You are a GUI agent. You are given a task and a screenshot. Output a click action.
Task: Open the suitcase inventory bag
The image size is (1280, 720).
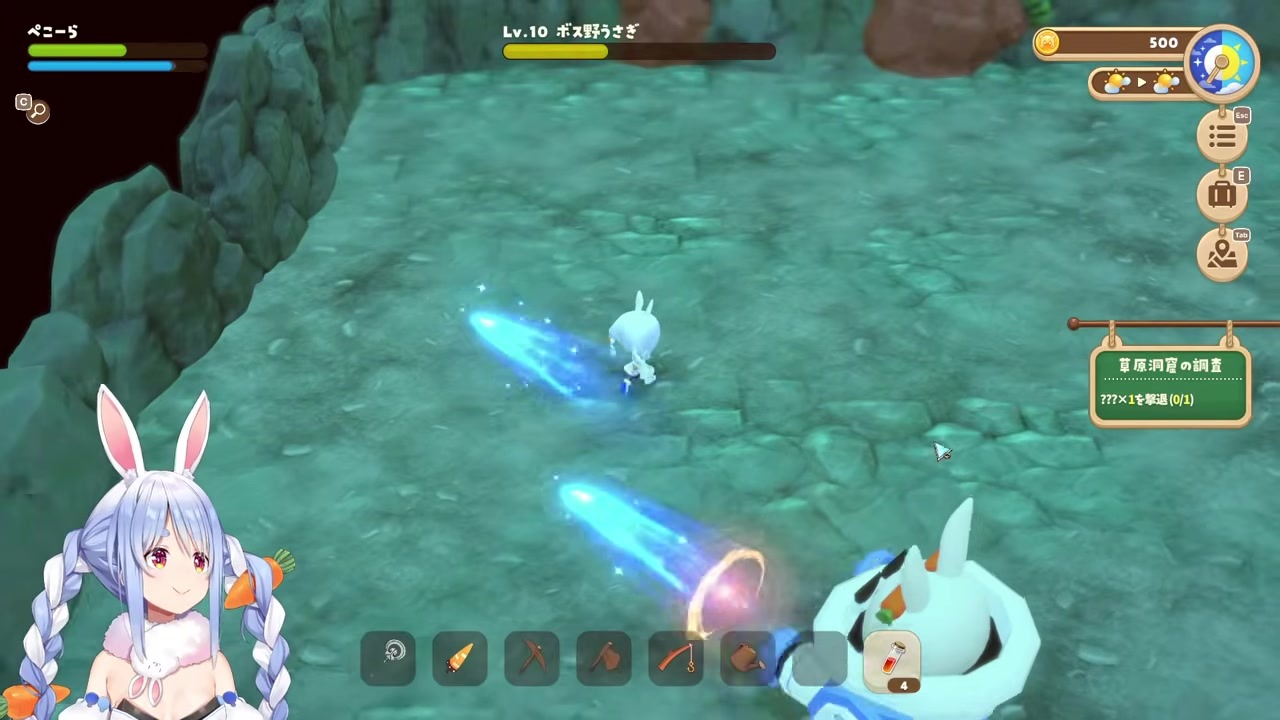tap(1221, 195)
